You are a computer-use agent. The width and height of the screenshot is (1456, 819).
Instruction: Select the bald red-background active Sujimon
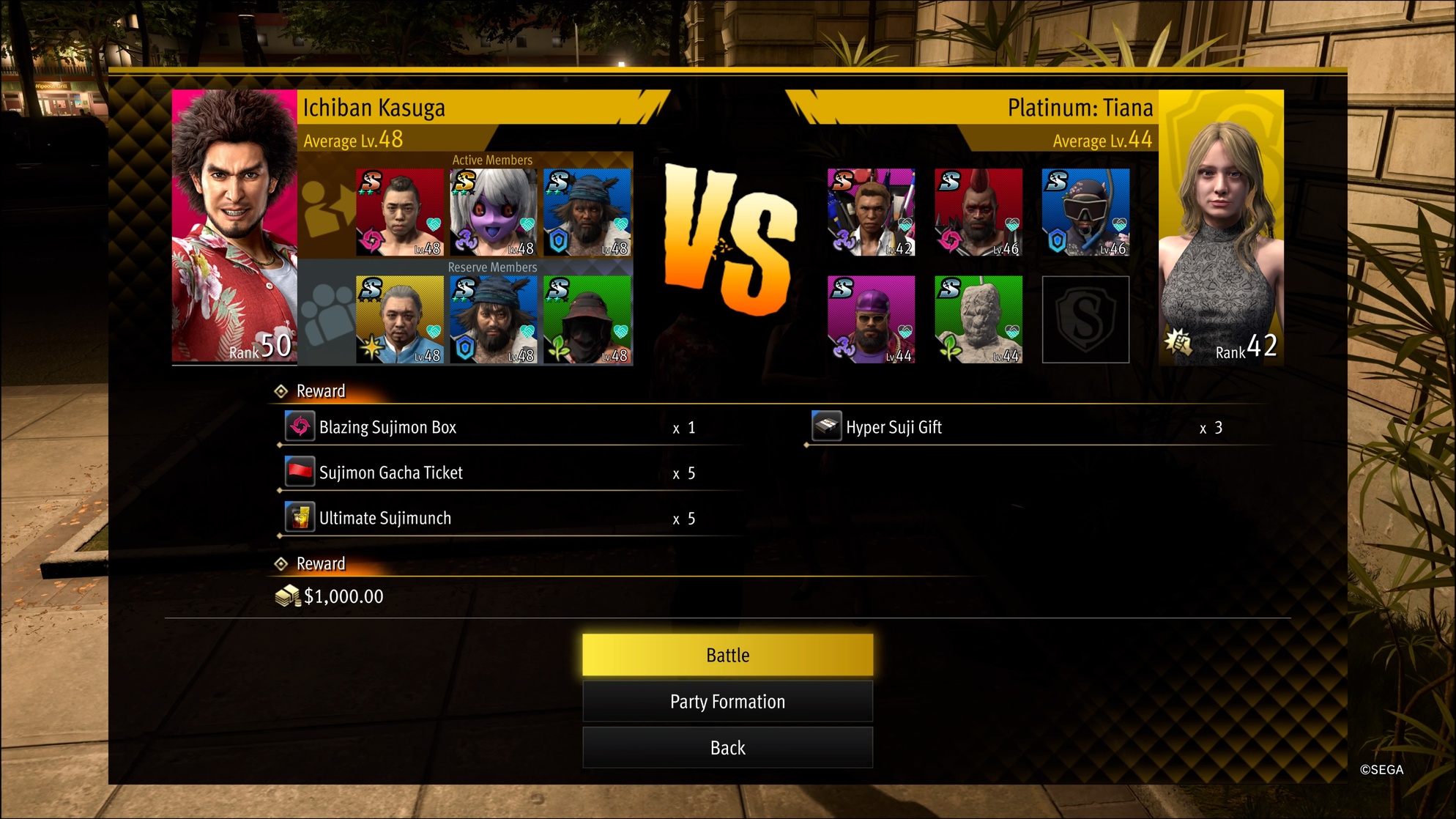(x=400, y=212)
